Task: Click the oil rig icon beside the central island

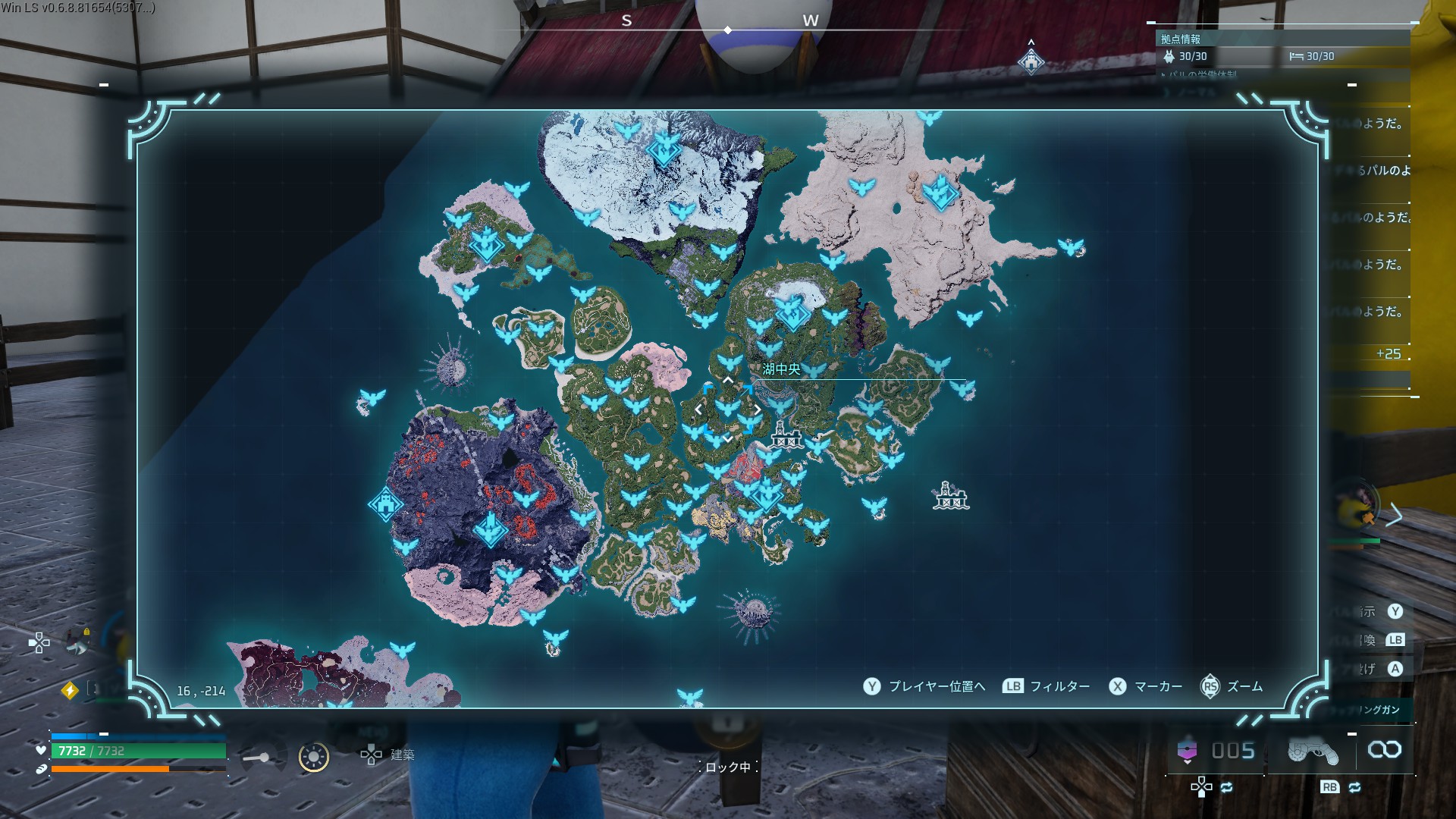Action: point(786,436)
